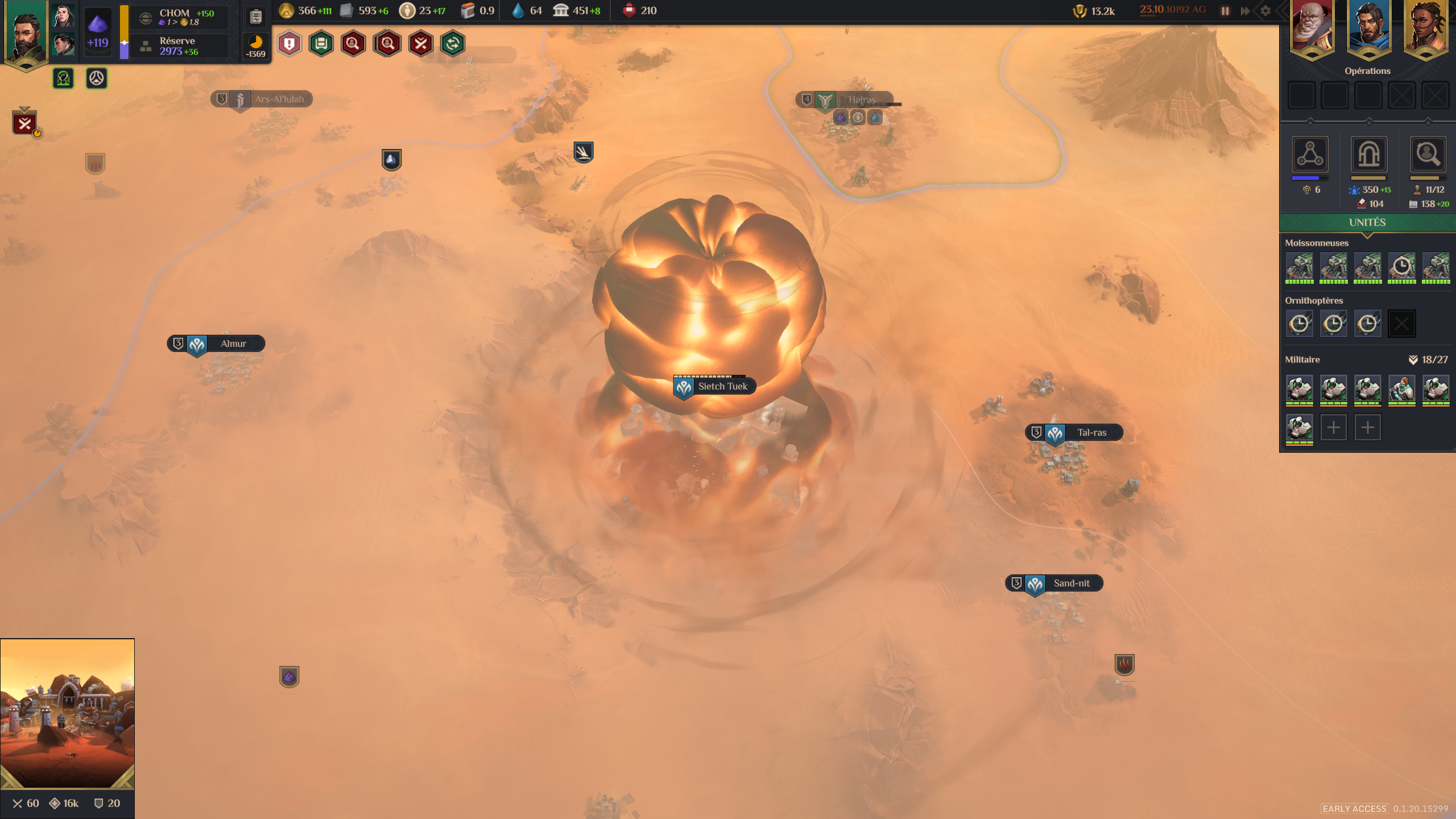The height and width of the screenshot is (819, 1456).
Task: Open the green circular-arrows hexagon notification
Action: point(453,44)
